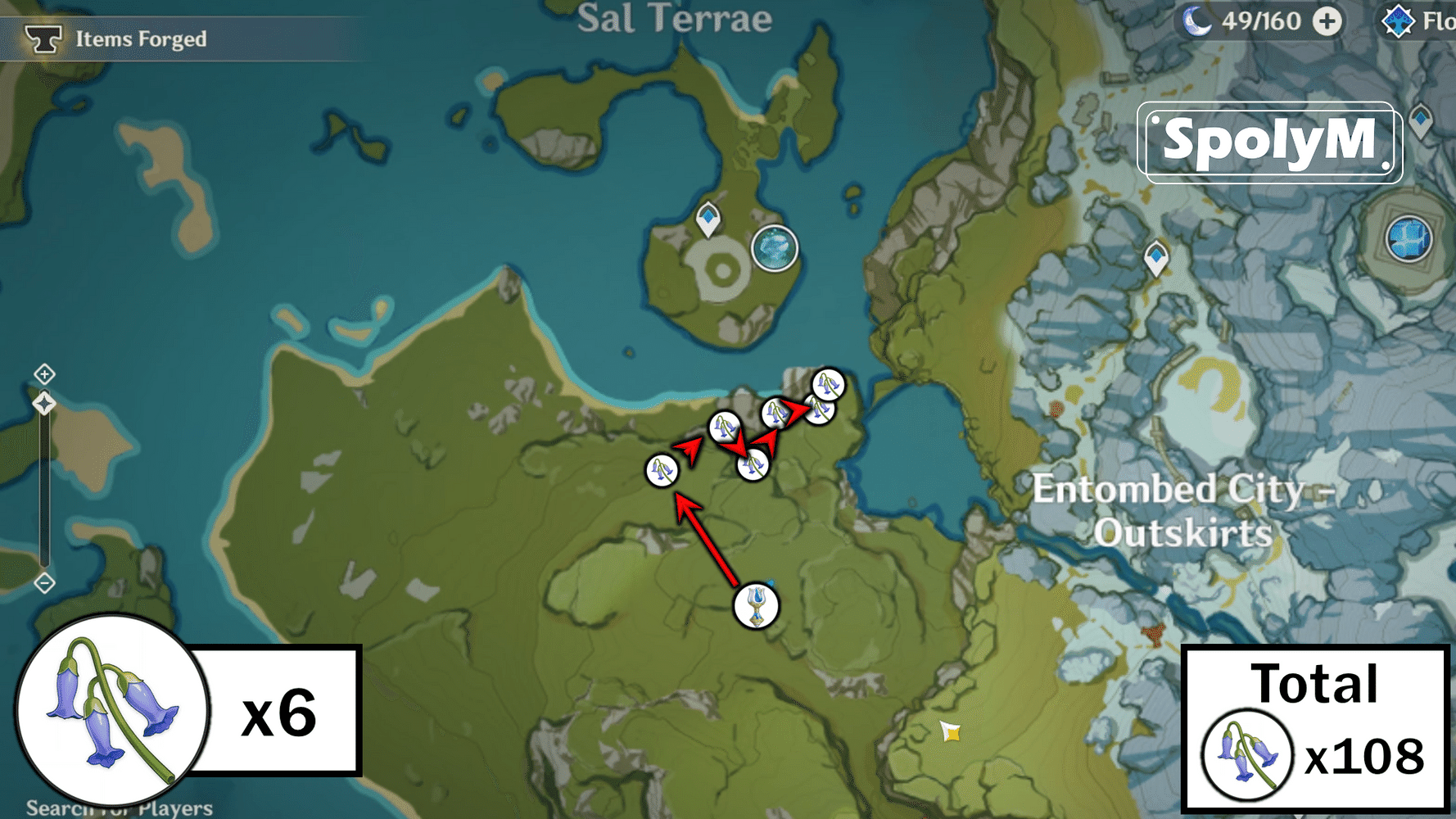Click the large domain icon on the far right edge
The image size is (1456, 819).
(x=1407, y=239)
